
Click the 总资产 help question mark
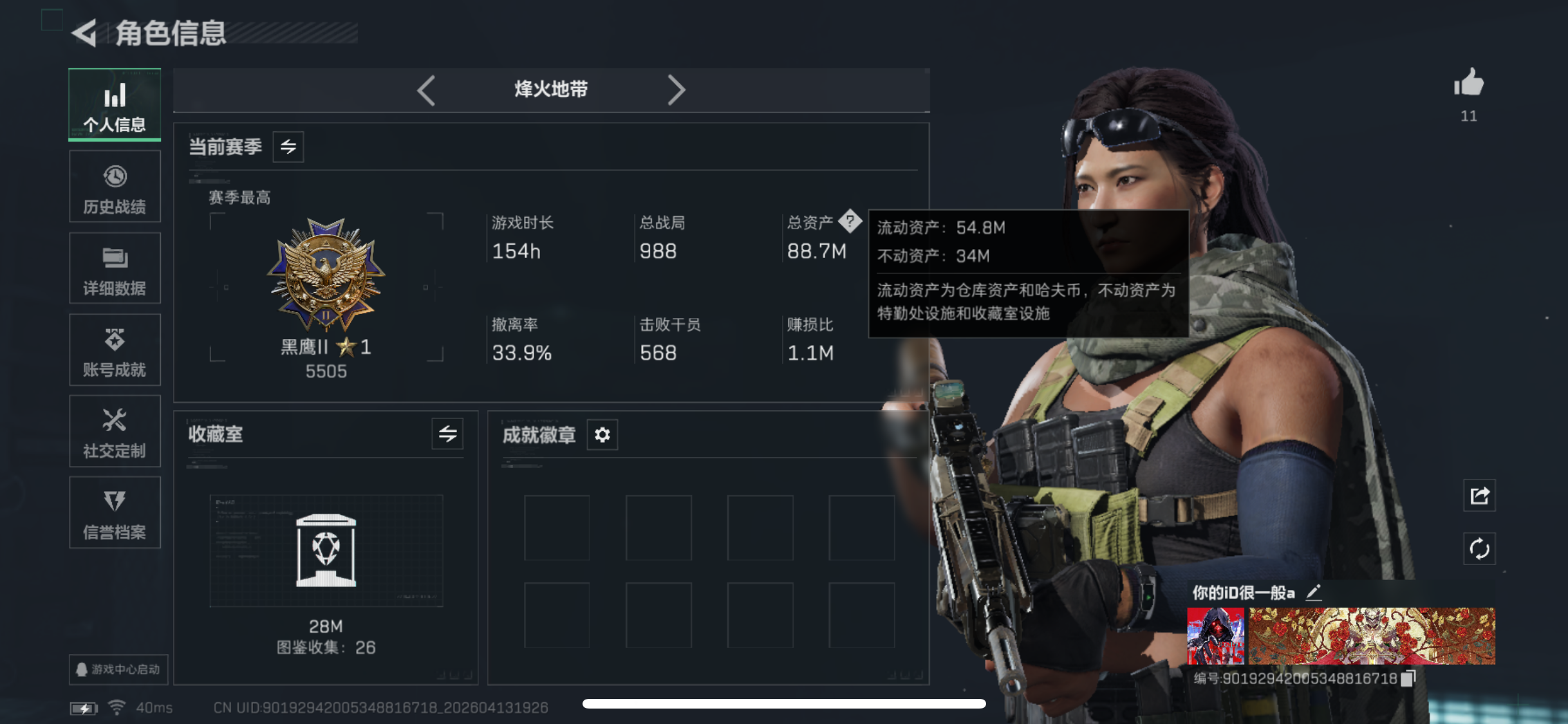point(851,222)
